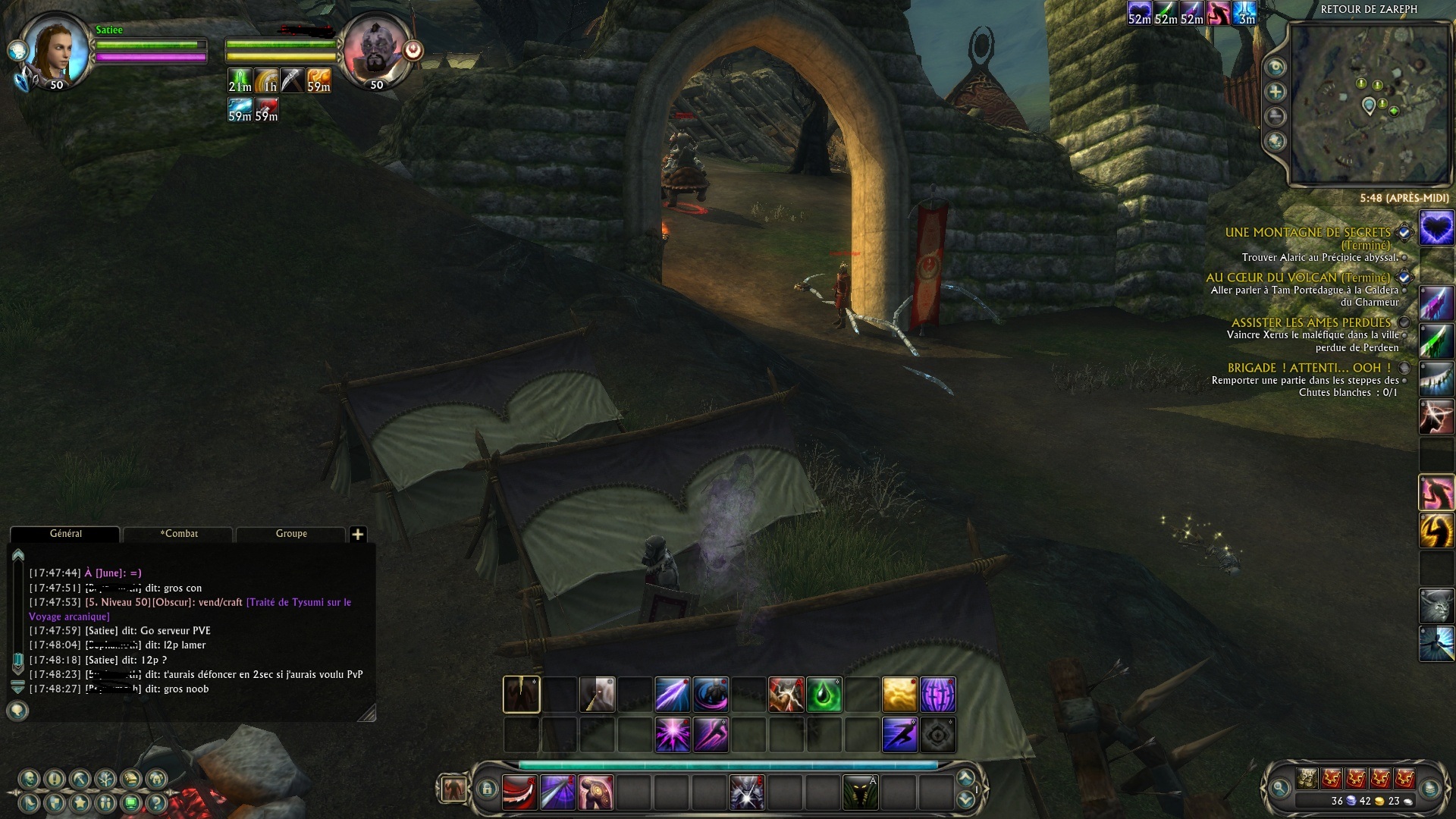Screen dimensions: 1456x819
Task: Add a new chat tab with the plus button
Action: coord(358,535)
